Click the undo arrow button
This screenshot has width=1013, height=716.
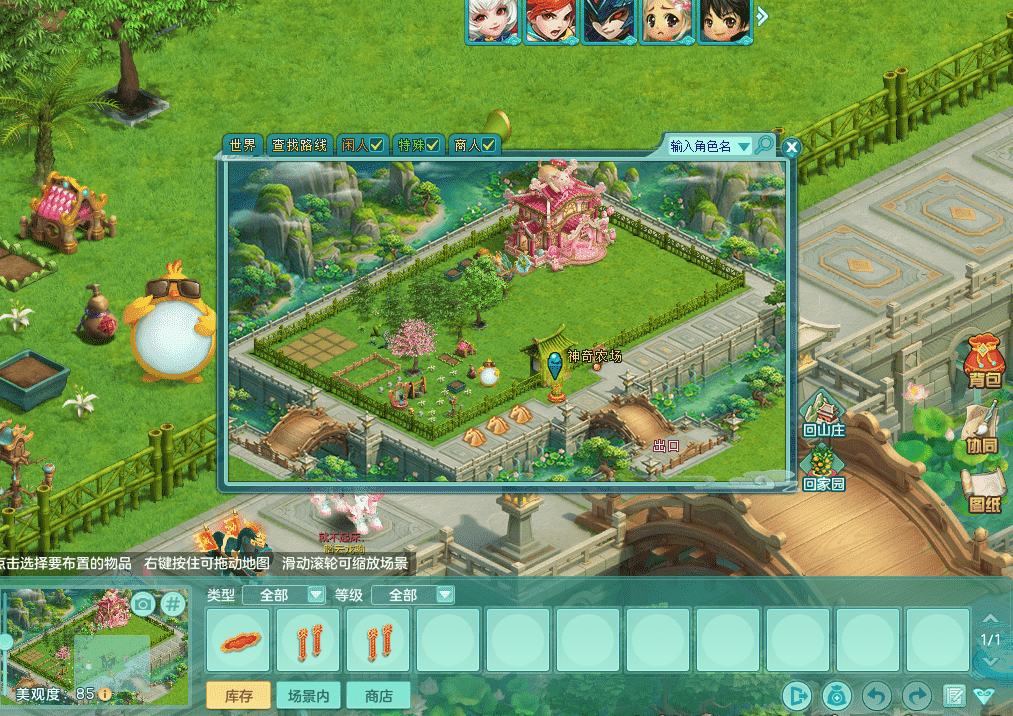[x=877, y=696]
